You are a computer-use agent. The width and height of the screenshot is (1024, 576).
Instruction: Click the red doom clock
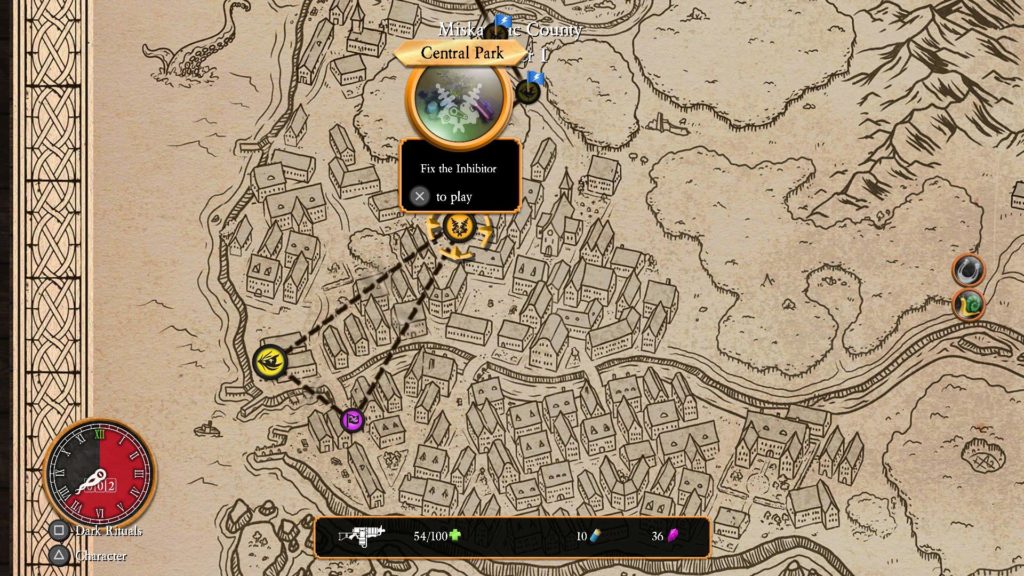pos(100,472)
